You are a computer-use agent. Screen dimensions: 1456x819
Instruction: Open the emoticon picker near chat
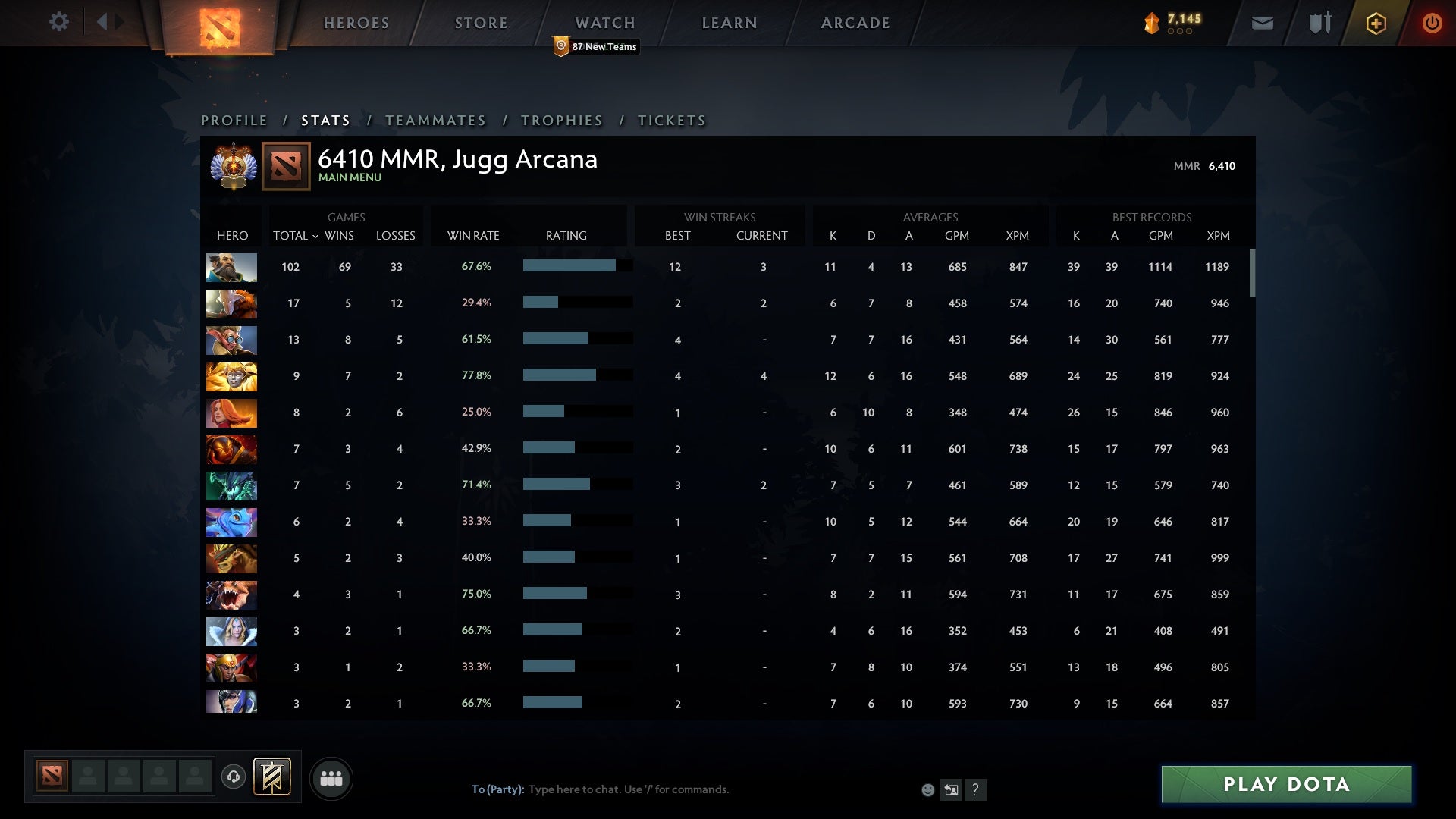coord(928,789)
